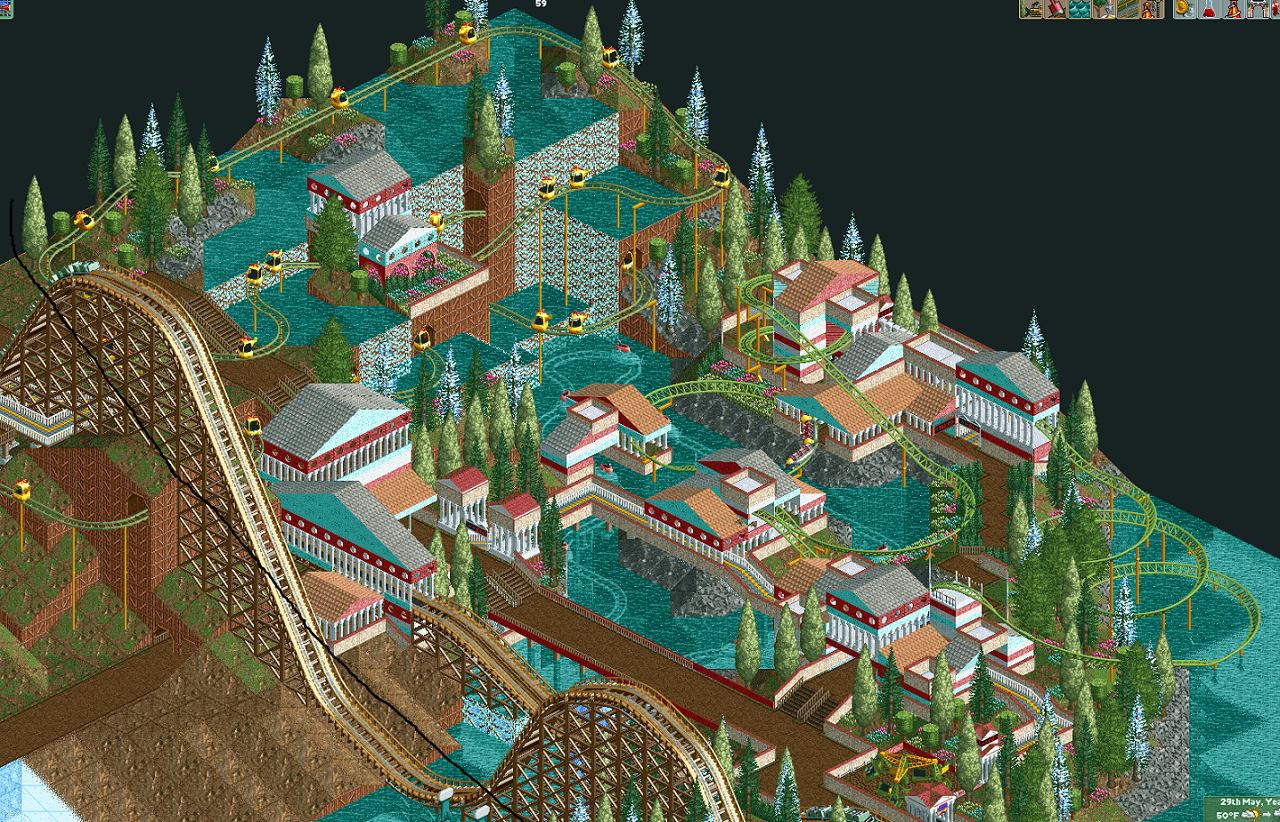Open the finances coin window

[1185, 9]
